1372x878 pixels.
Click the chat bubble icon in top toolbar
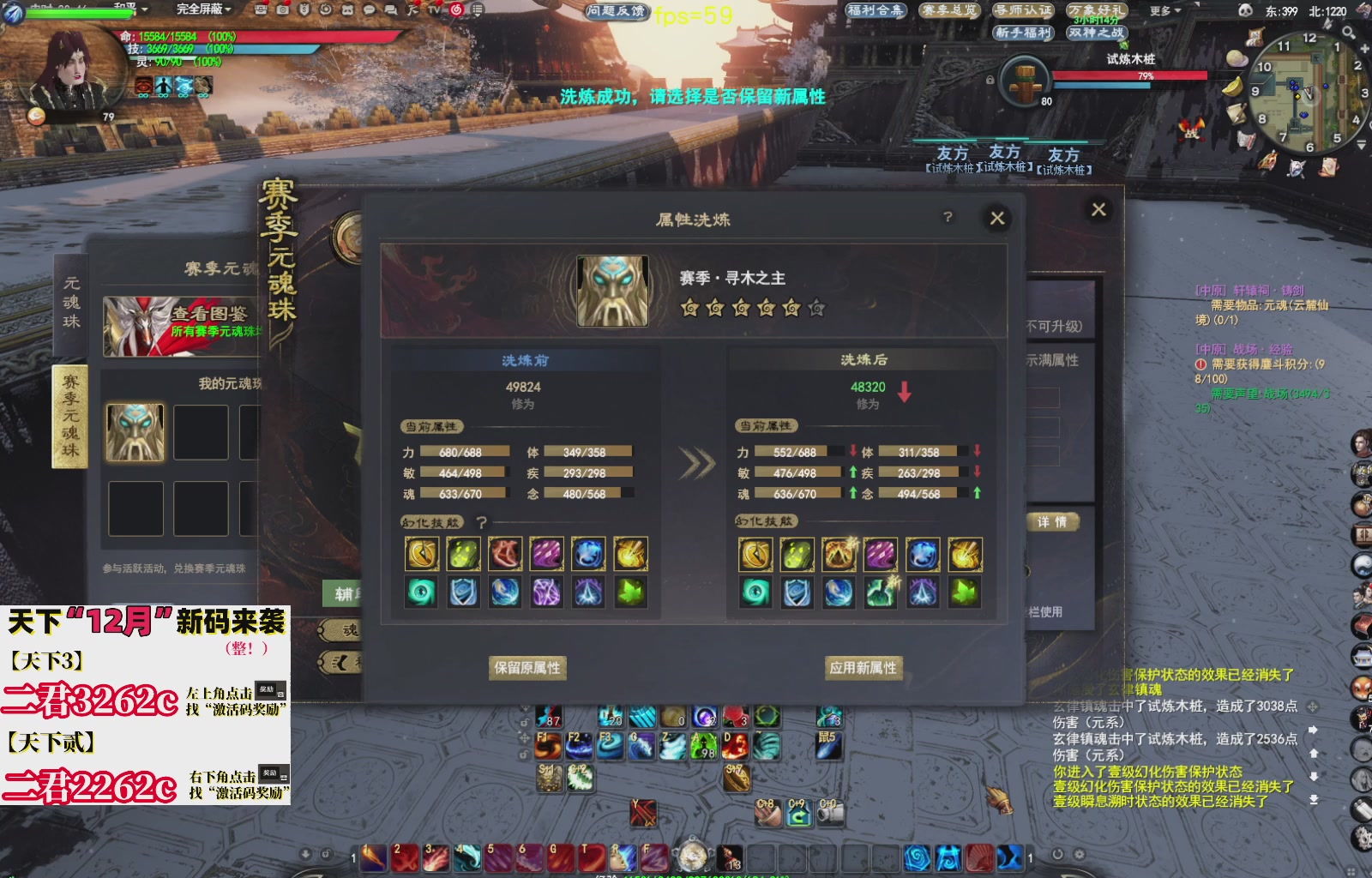pyautogui.click(x=369, y=9)
